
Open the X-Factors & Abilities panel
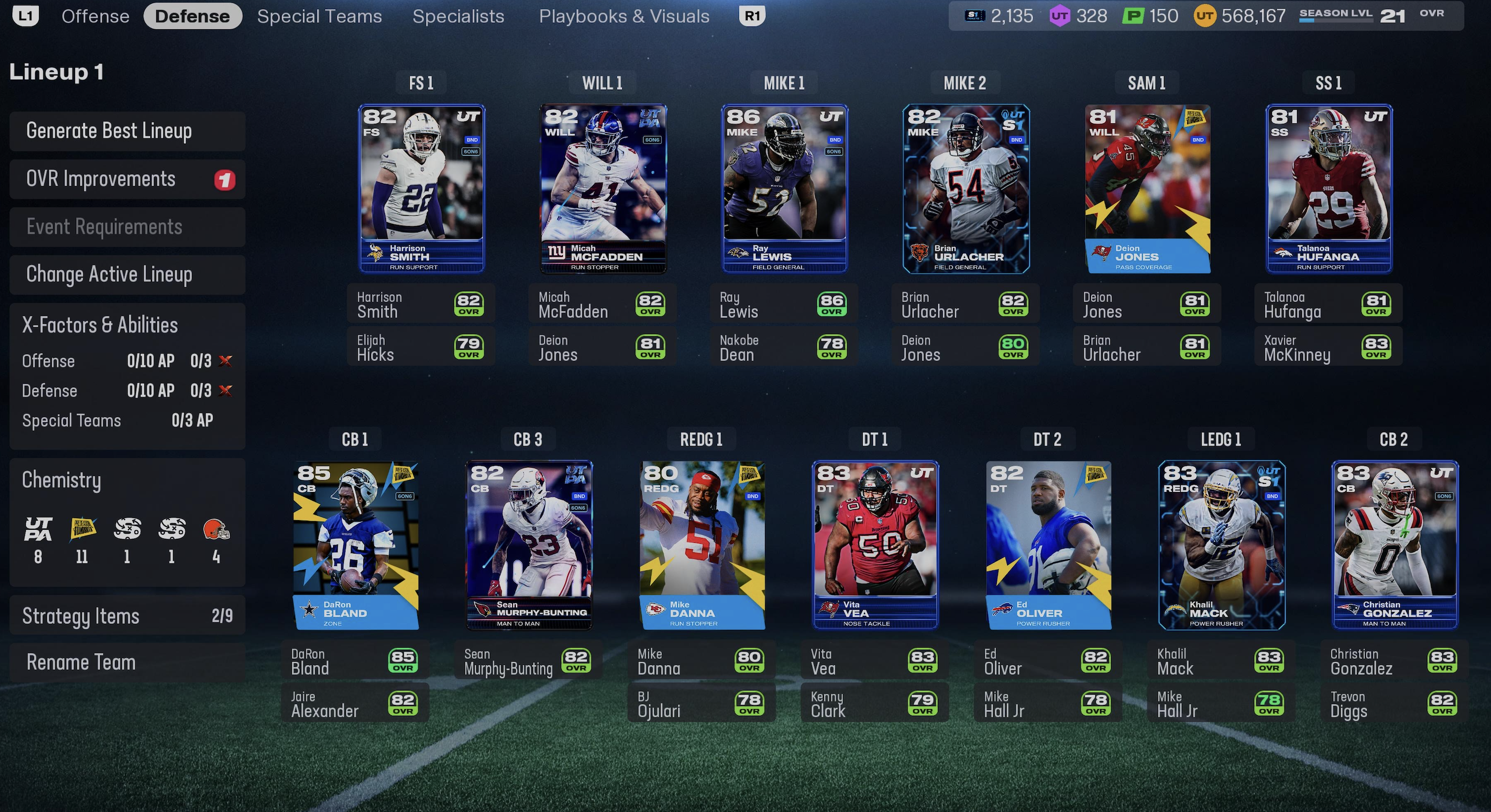[128, 325]
